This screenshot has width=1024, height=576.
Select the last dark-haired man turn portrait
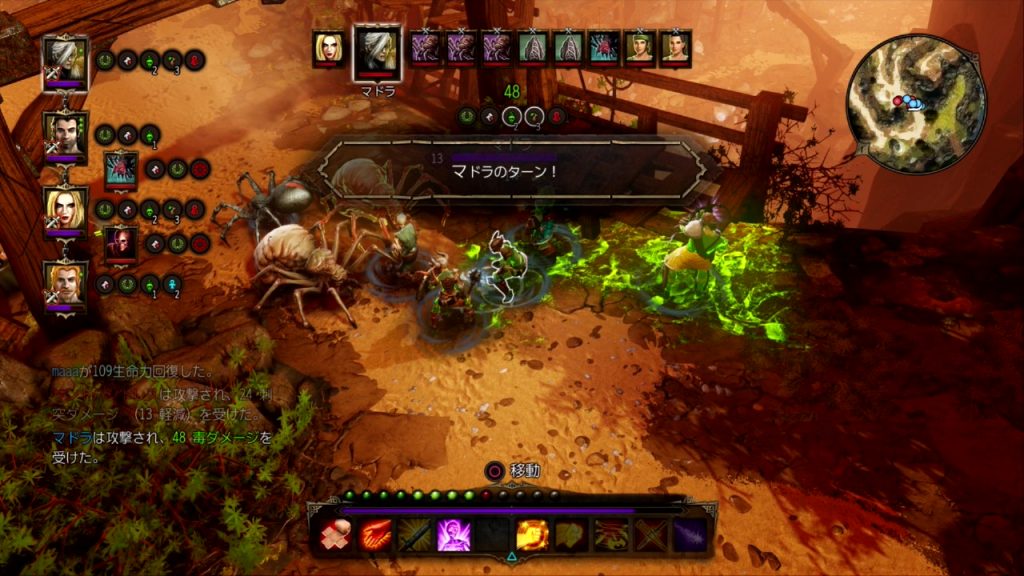675,48
